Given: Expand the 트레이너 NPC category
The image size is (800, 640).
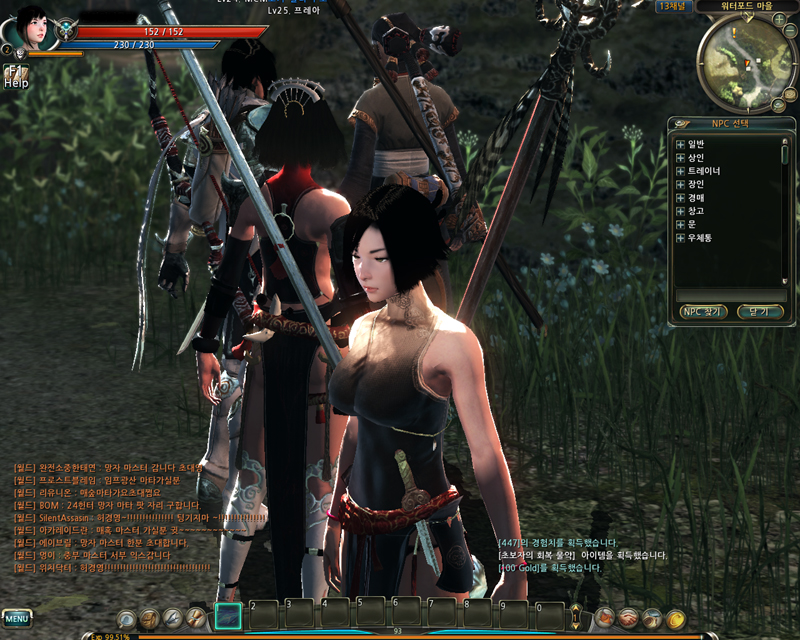Looking at the screenshot, I should tap(680, 171).
